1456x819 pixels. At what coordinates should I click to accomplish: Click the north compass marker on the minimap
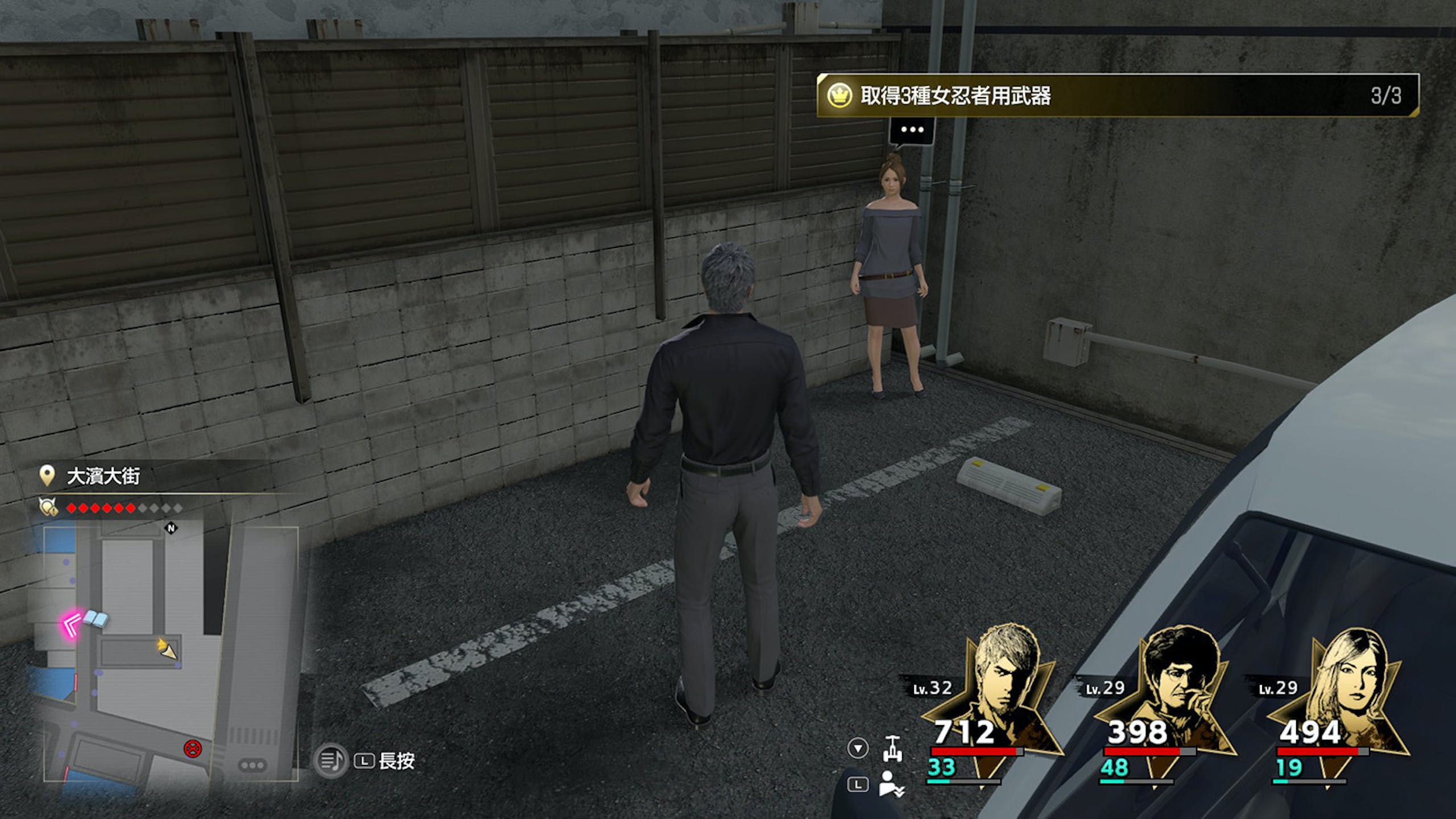coord(171,528)
